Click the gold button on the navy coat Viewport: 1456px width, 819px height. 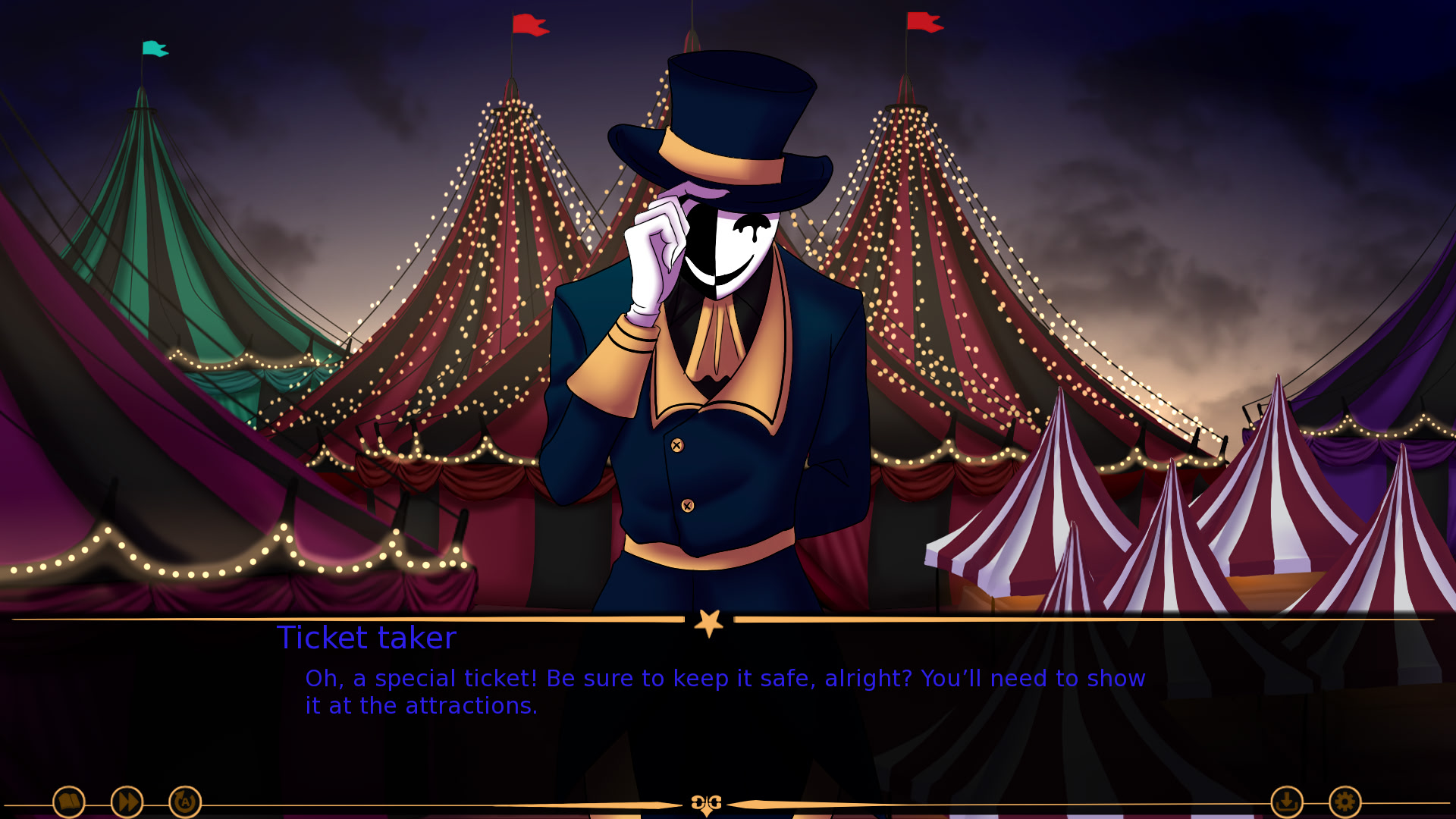point(676,445)
